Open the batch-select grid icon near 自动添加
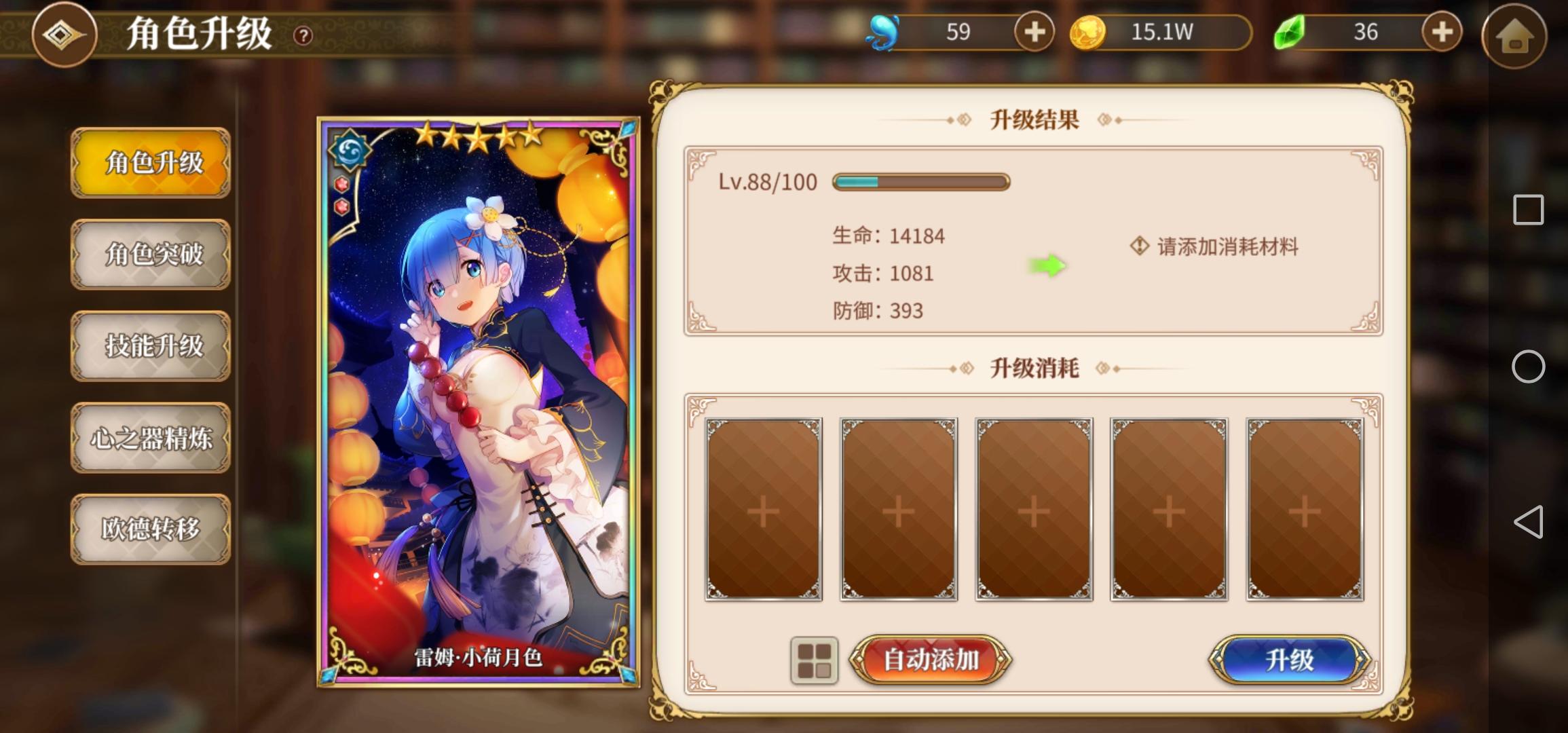Screen dimensions: 1568x733 tap(815, 659)
